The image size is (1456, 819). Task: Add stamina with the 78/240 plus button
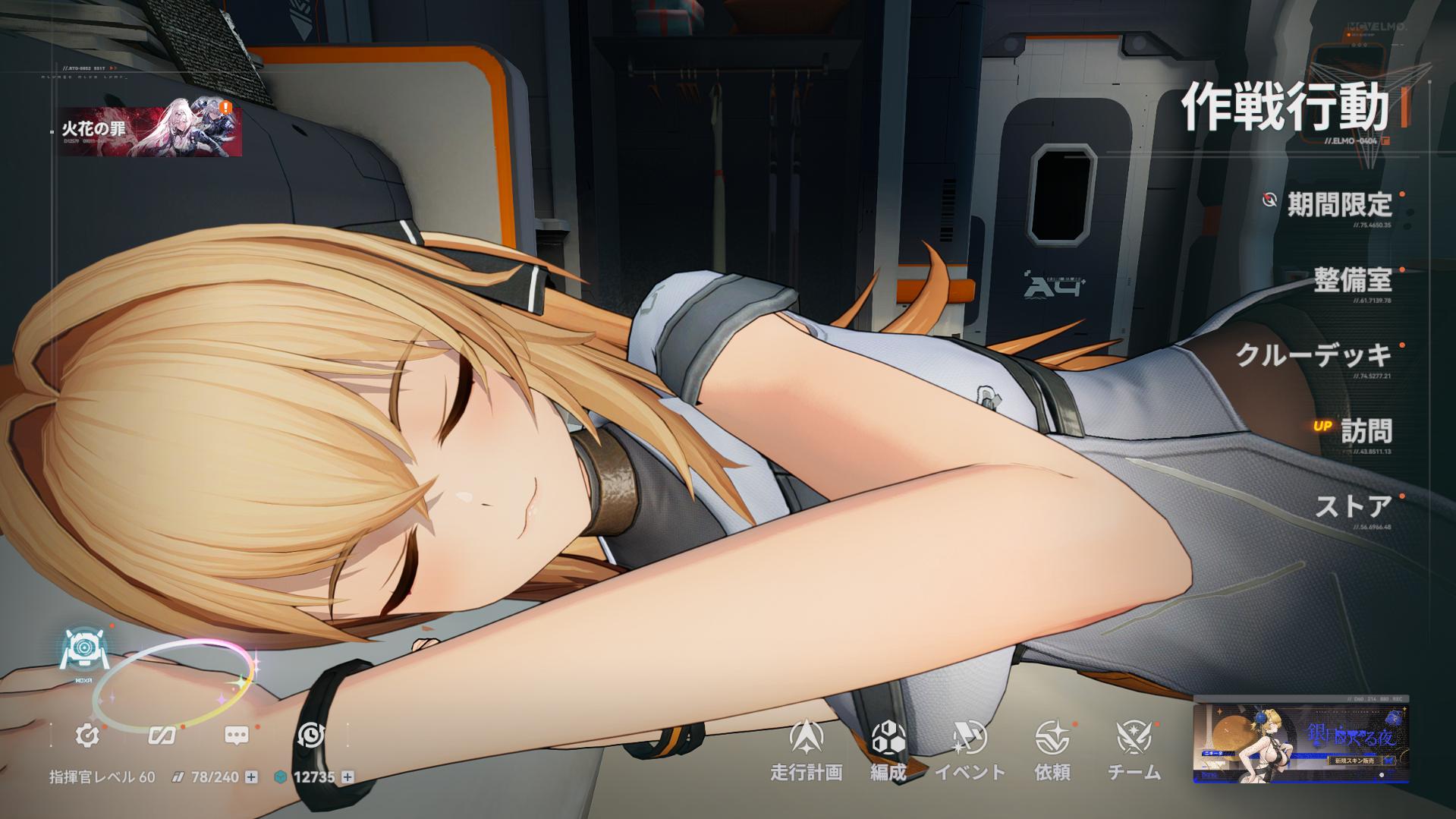click(x=252, y=777)
